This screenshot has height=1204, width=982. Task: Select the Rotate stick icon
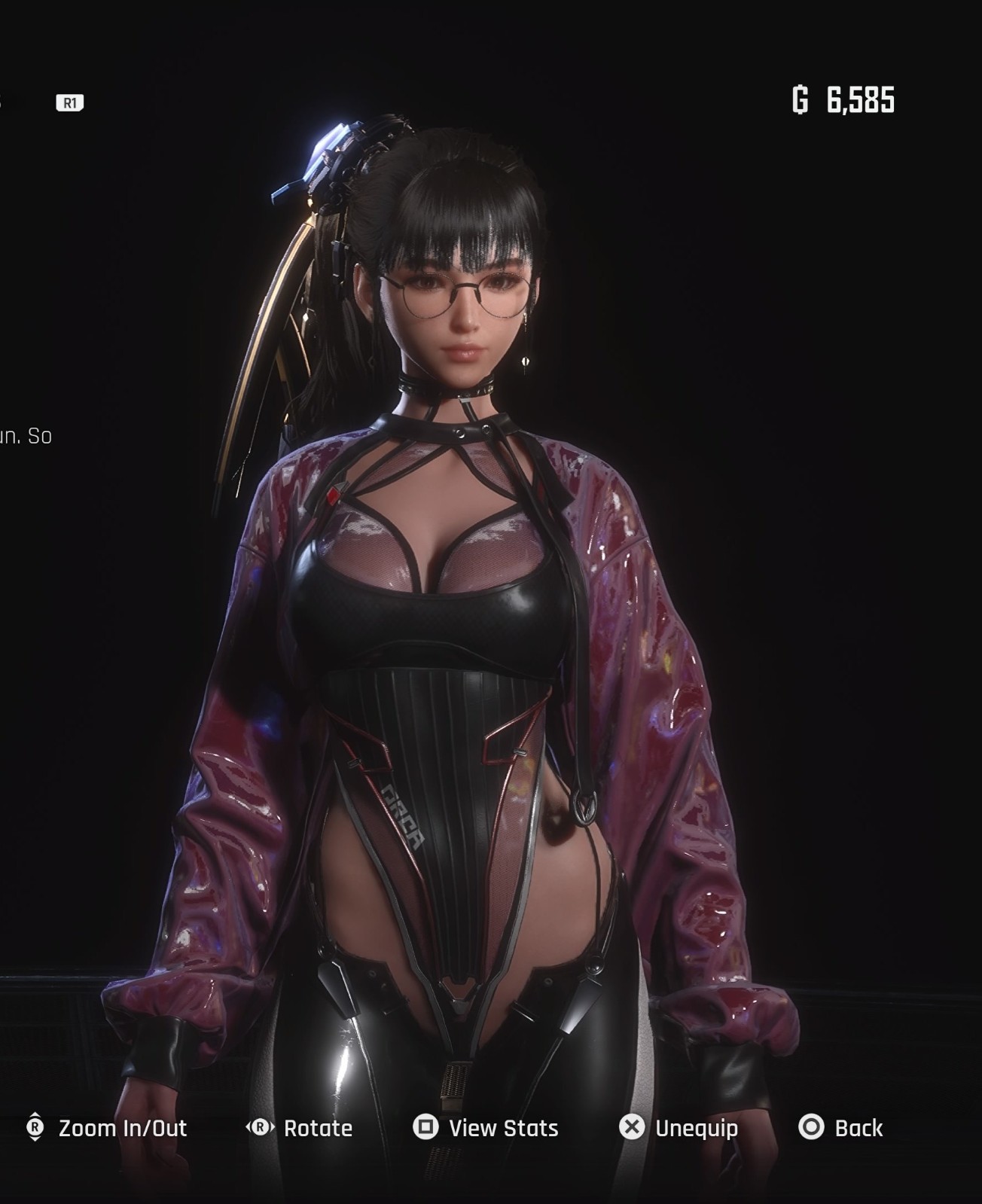click(259, 1128)
